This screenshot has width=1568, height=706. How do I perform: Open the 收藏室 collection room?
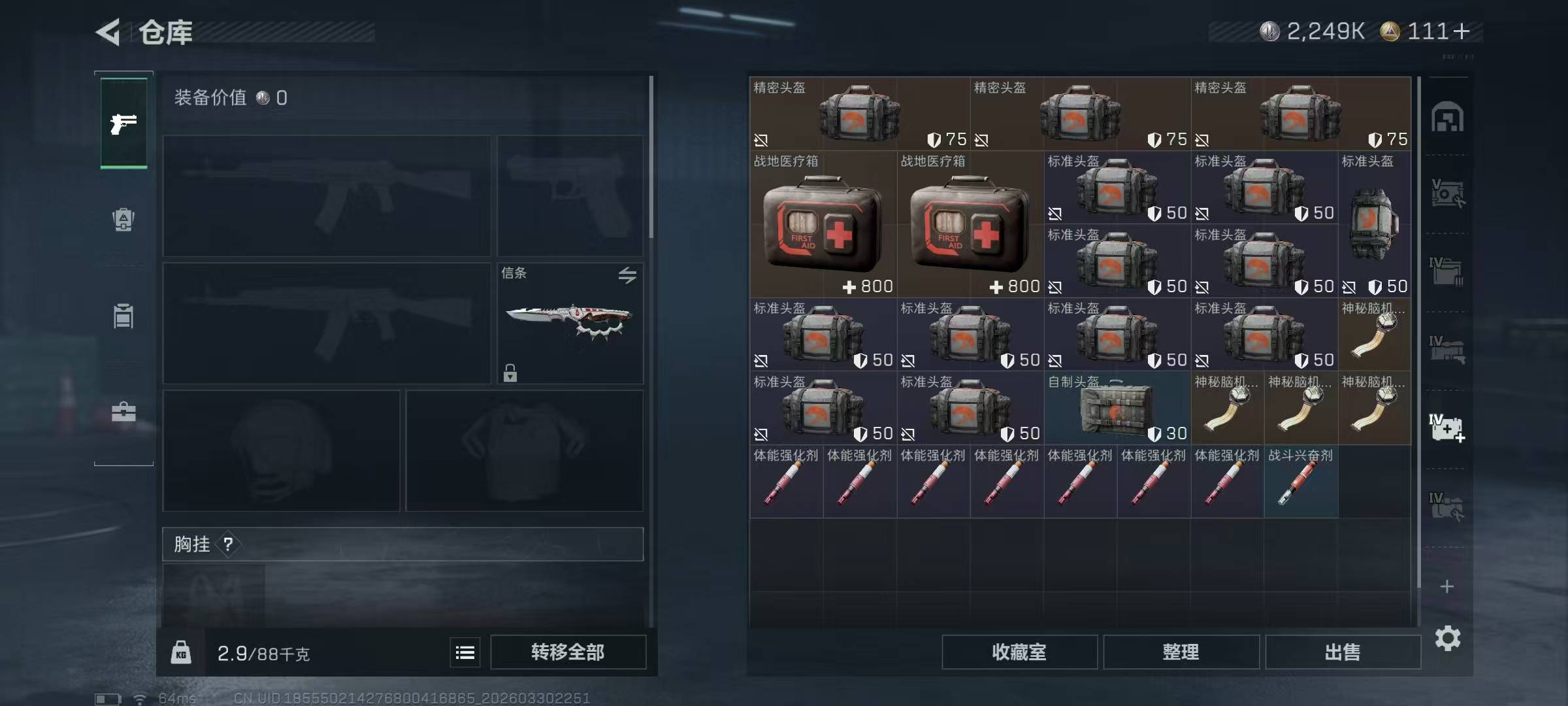(x=1019, y=652)
